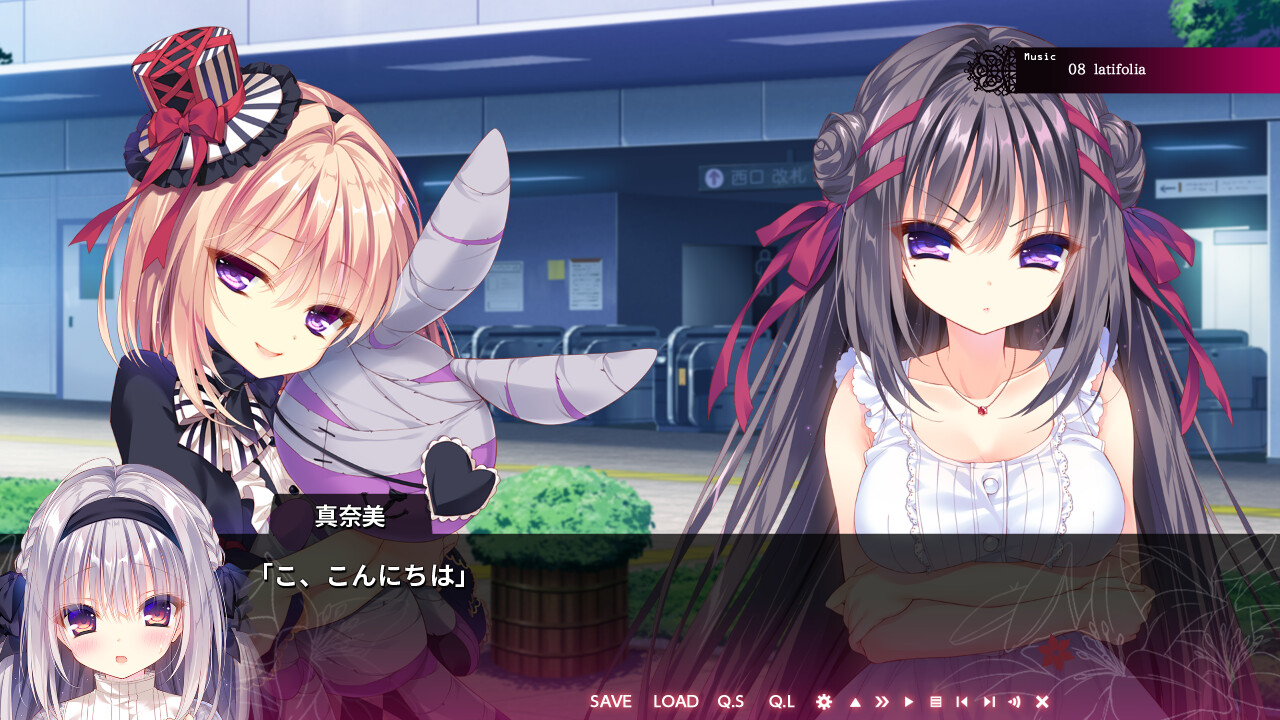Open the SAVE screen
1280x720 pixels.
pos(611,701)
